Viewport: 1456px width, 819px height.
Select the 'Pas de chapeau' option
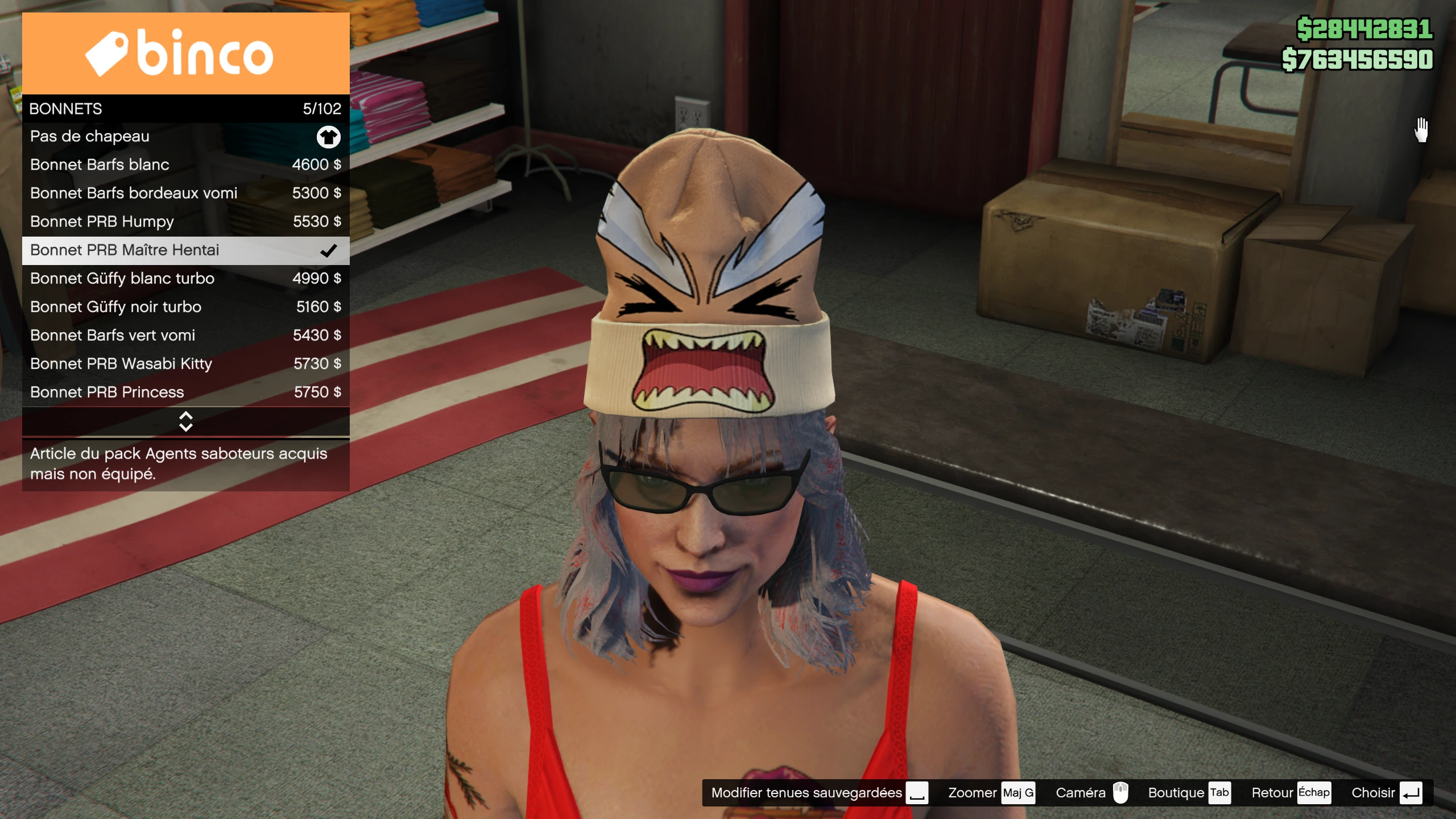pyautogui.click(x=185, y=136)
